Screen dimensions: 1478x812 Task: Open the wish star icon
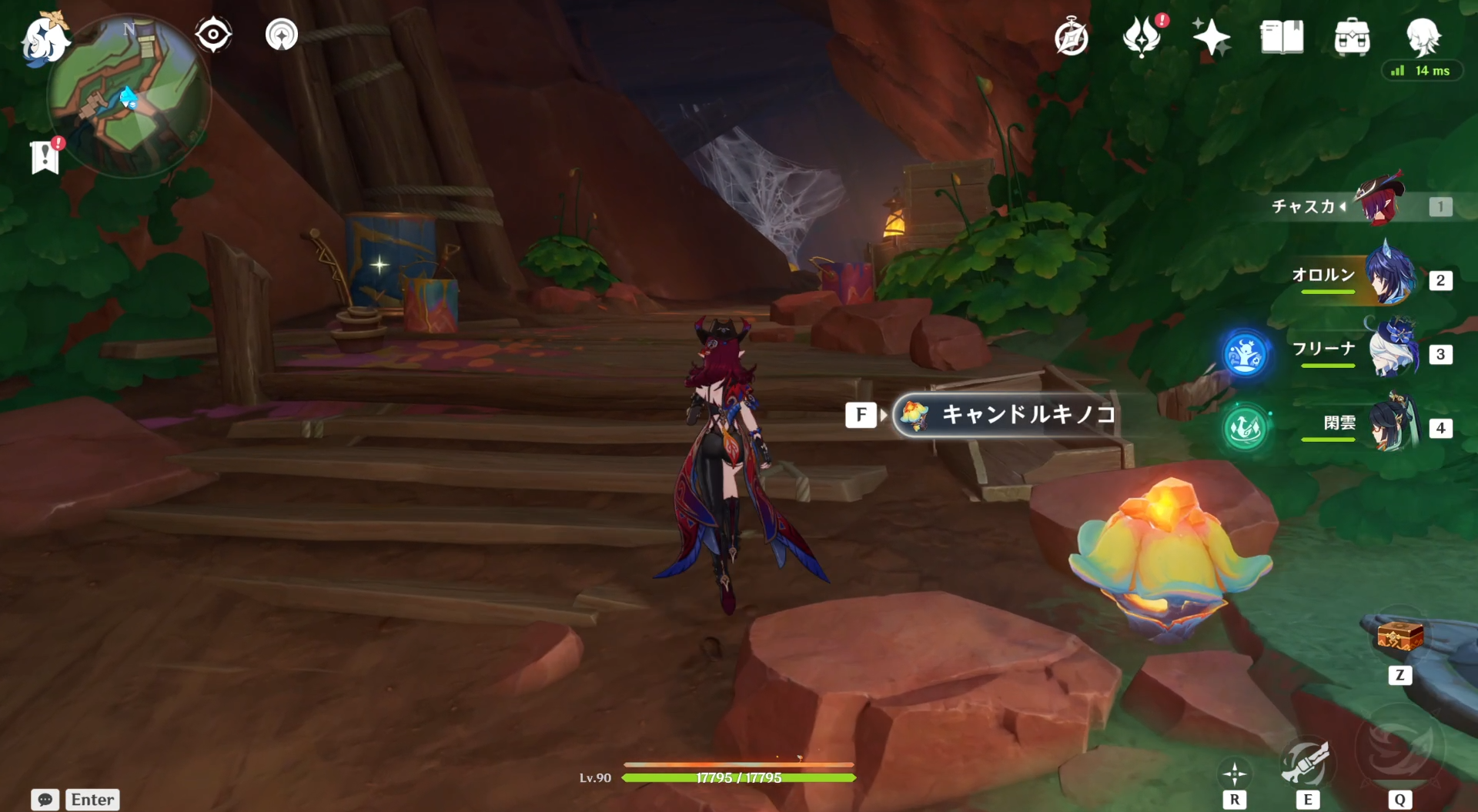click(1211, 37)
